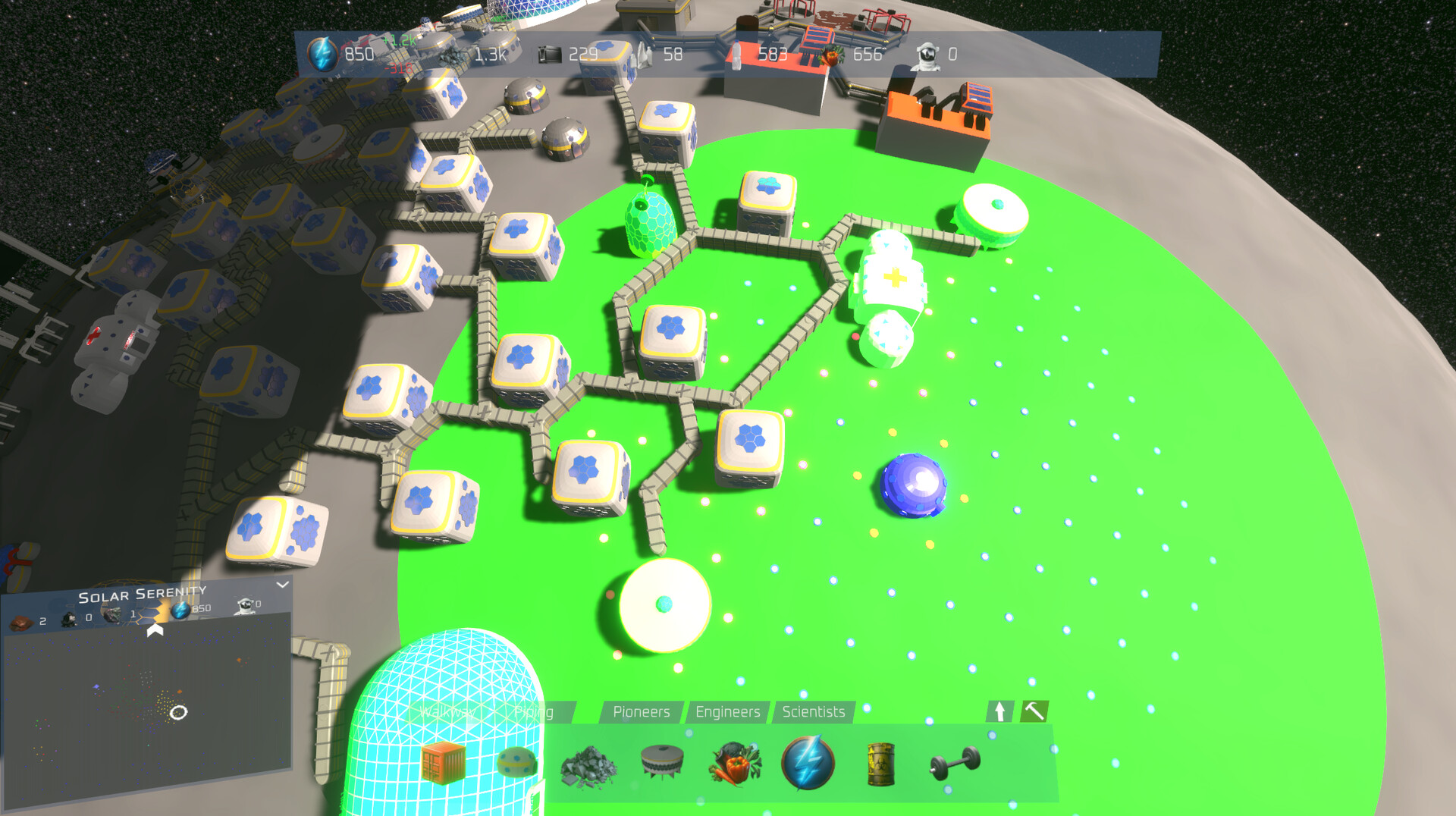Toggle the upward arrow next to the hammer
The image size is (1456, 816).
(x=999, y=712)
